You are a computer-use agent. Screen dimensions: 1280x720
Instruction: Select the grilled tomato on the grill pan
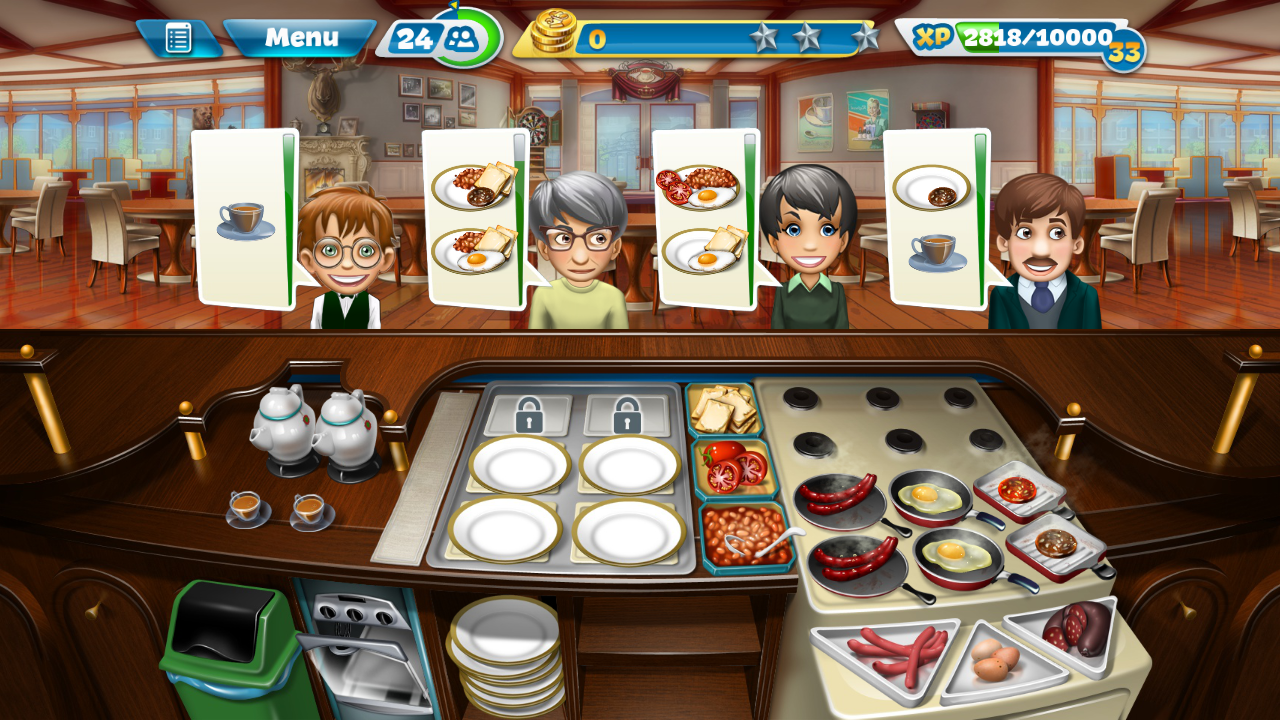[x=1017, y=489]
